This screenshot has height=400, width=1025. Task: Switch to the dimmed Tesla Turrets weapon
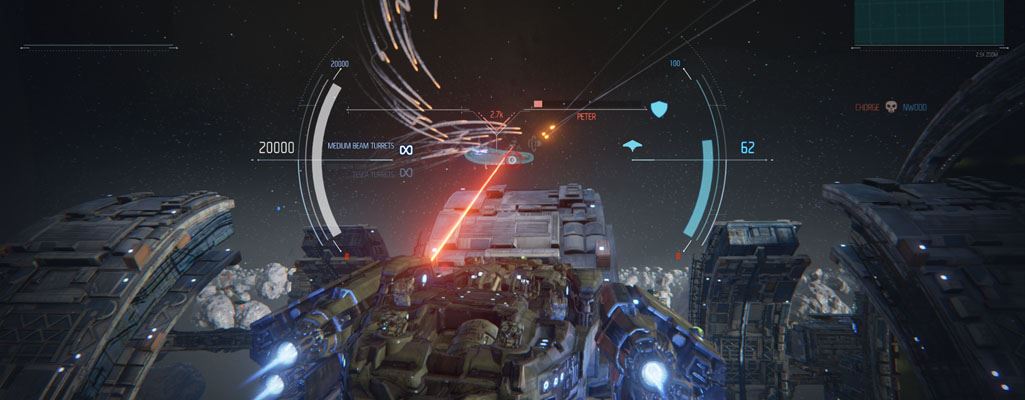coord(374,173)
